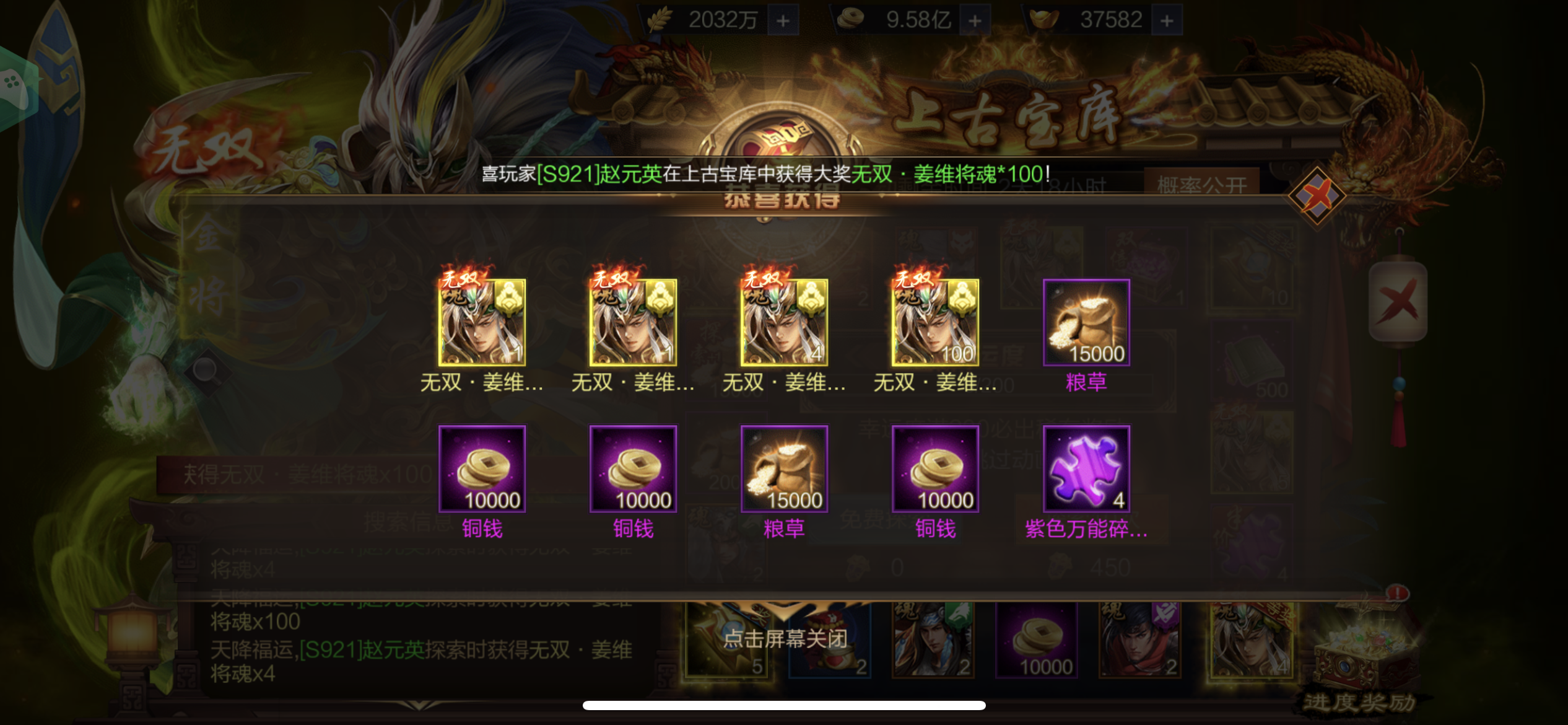Screen dimensions: 1568x725
Task: Click the copper coin icon beside 9.58亿
Action: tap(852, 17)
